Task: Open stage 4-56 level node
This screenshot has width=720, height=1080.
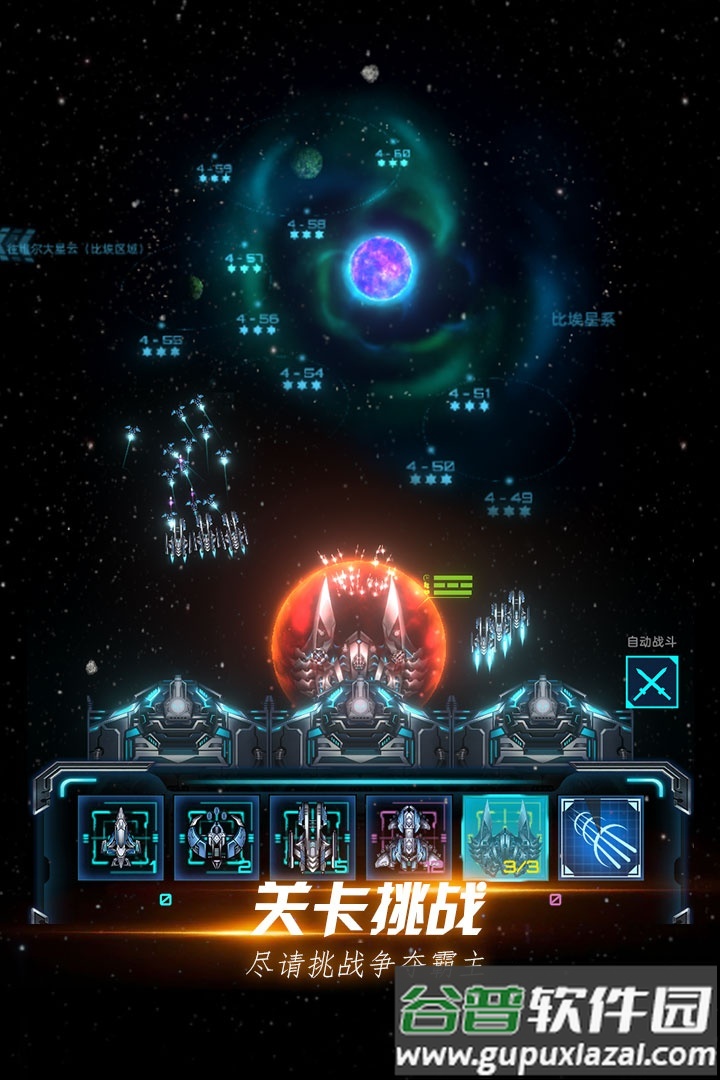Action: tap(257, 325)
